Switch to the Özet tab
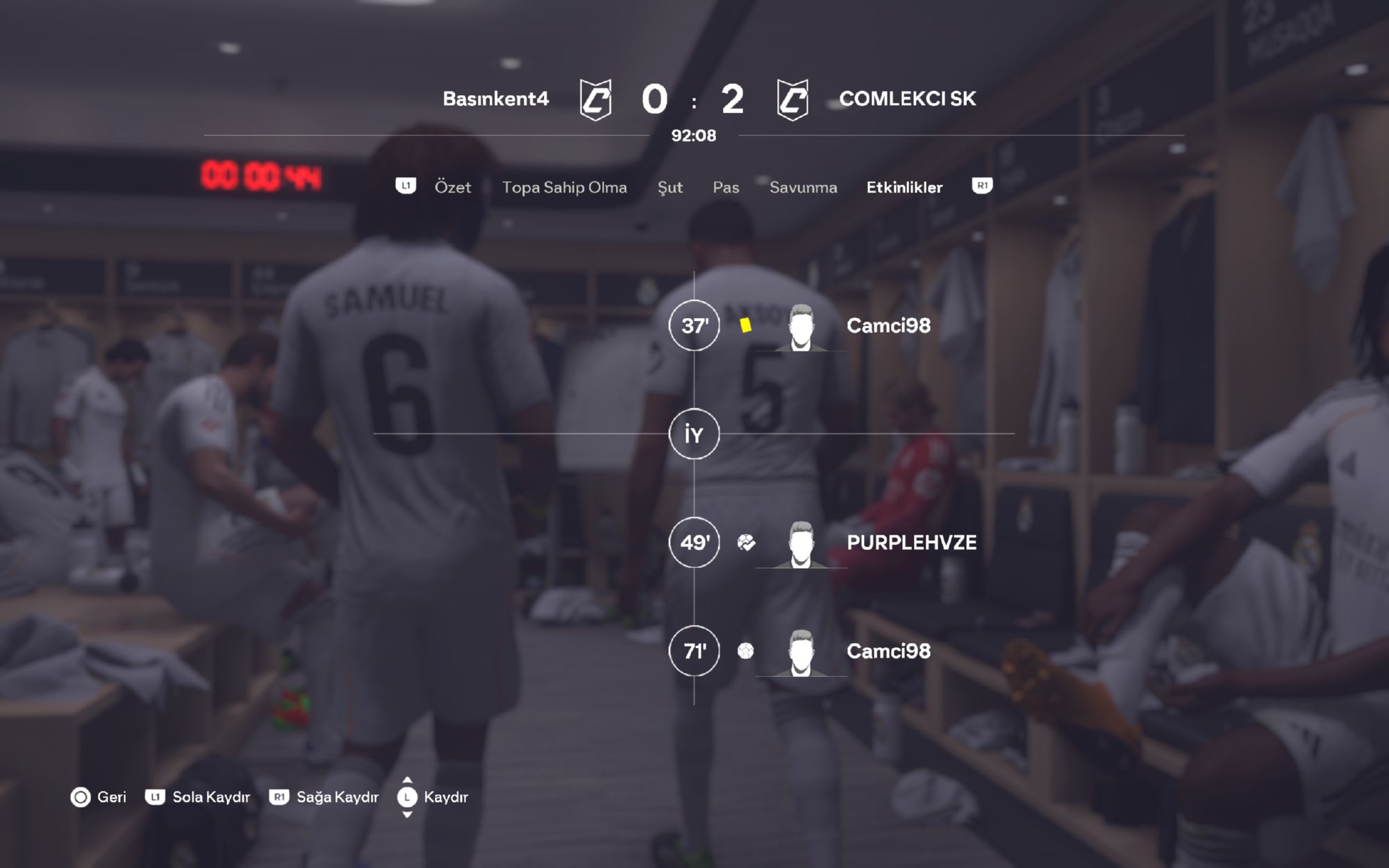The height and width of the screenshot is (868, 1389). click(452, 187)
